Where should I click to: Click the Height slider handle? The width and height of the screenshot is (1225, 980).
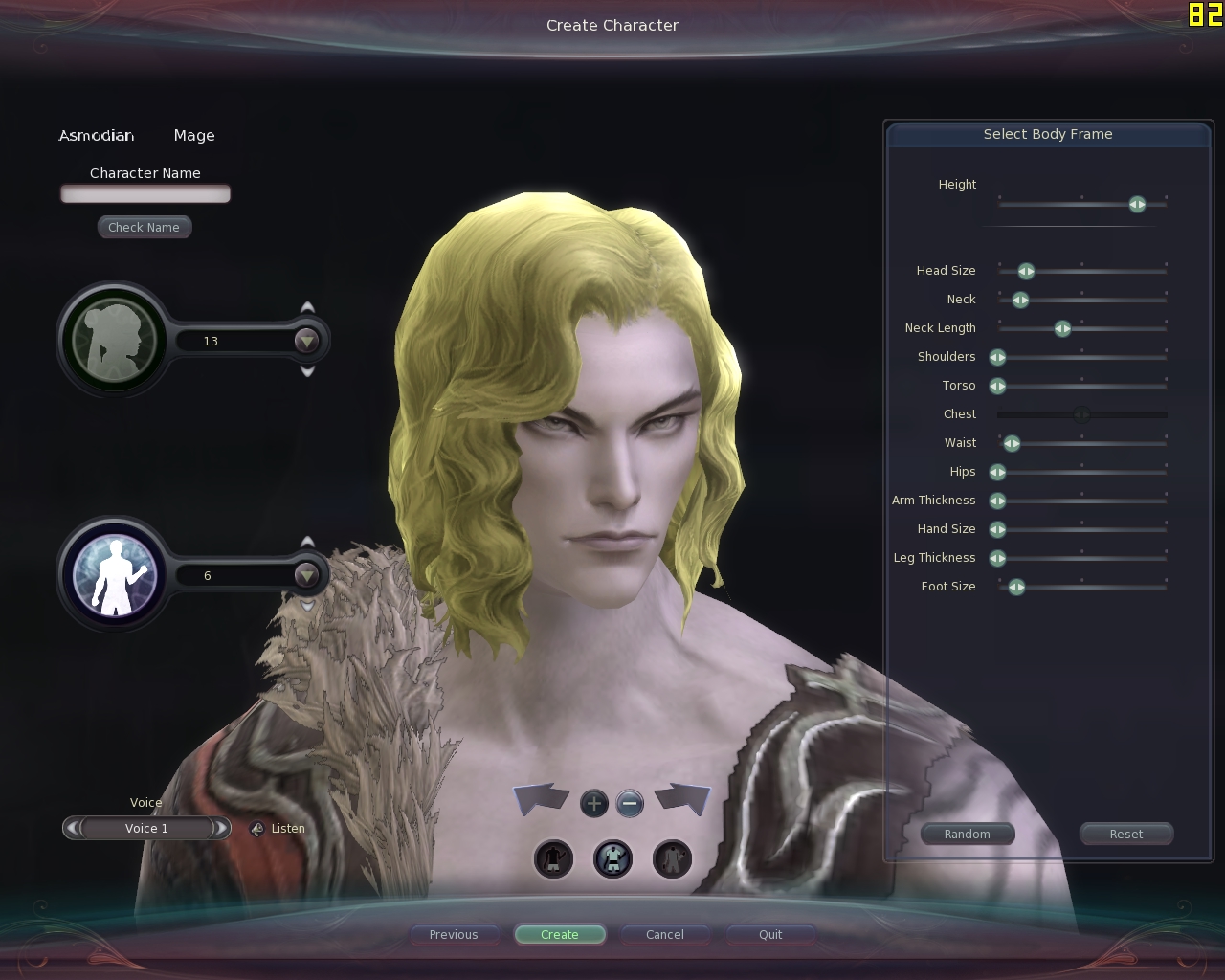coord(1137,205)
